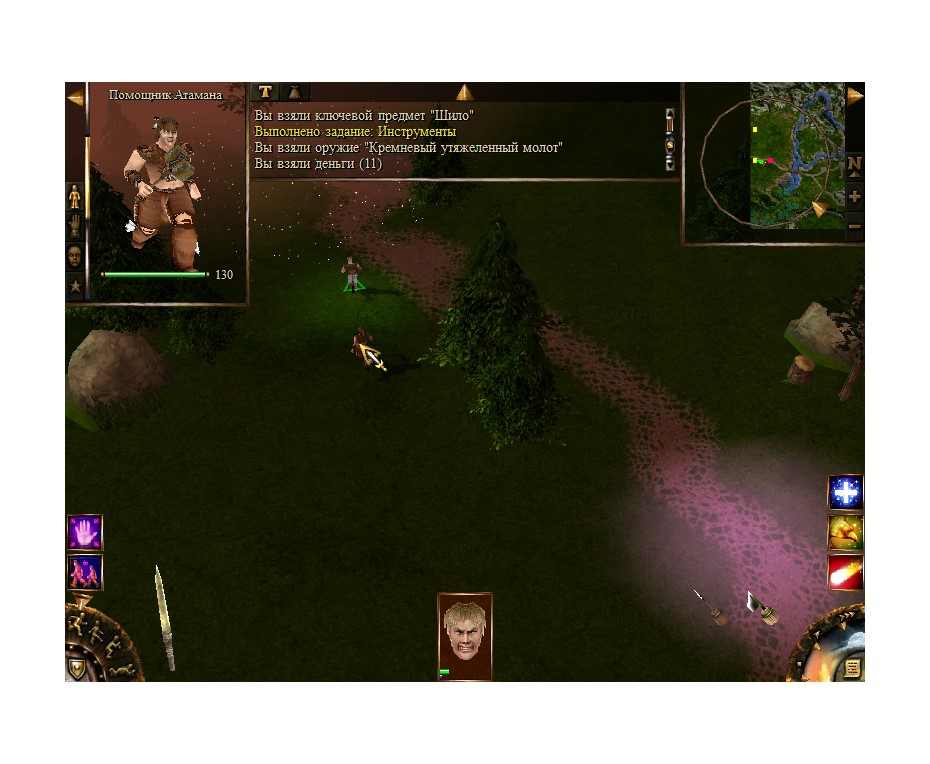930x764 pixels.
Task: Open the star icon tab
Action: pyautogui.click(x=75, y=287)
